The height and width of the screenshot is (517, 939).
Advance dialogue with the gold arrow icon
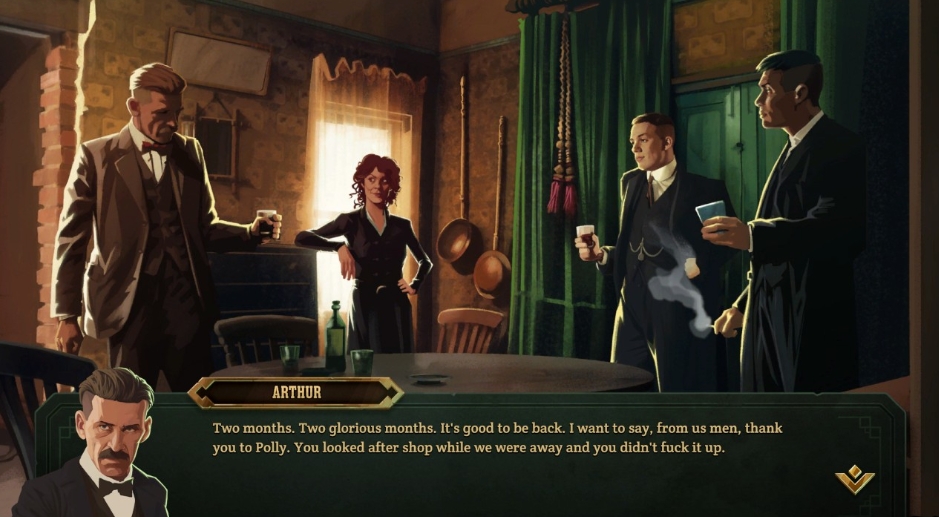(855, 481)
